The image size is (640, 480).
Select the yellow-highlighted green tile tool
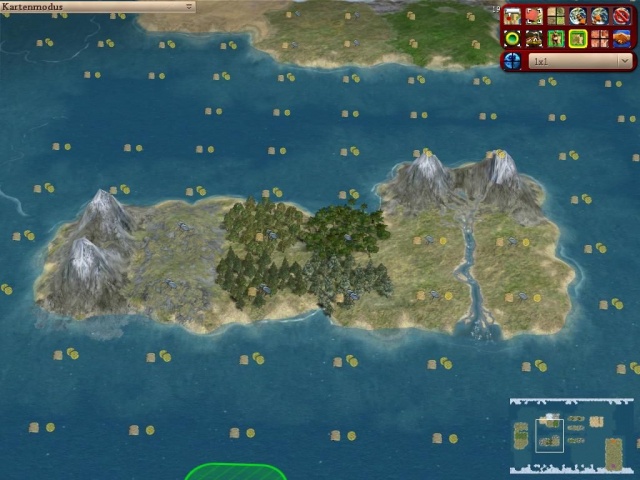coord(578,38)
